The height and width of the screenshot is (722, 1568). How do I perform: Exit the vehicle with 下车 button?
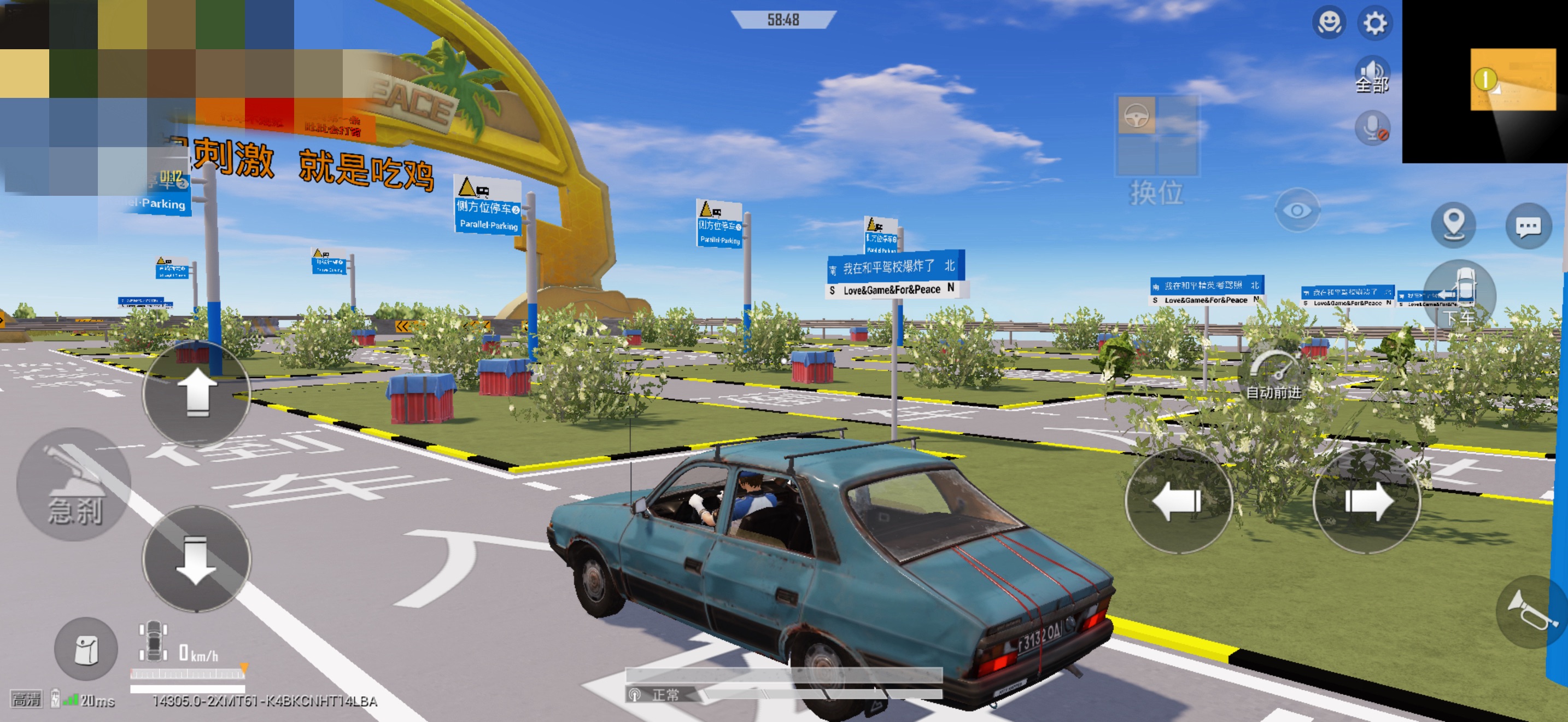[x=1460, y=296]
